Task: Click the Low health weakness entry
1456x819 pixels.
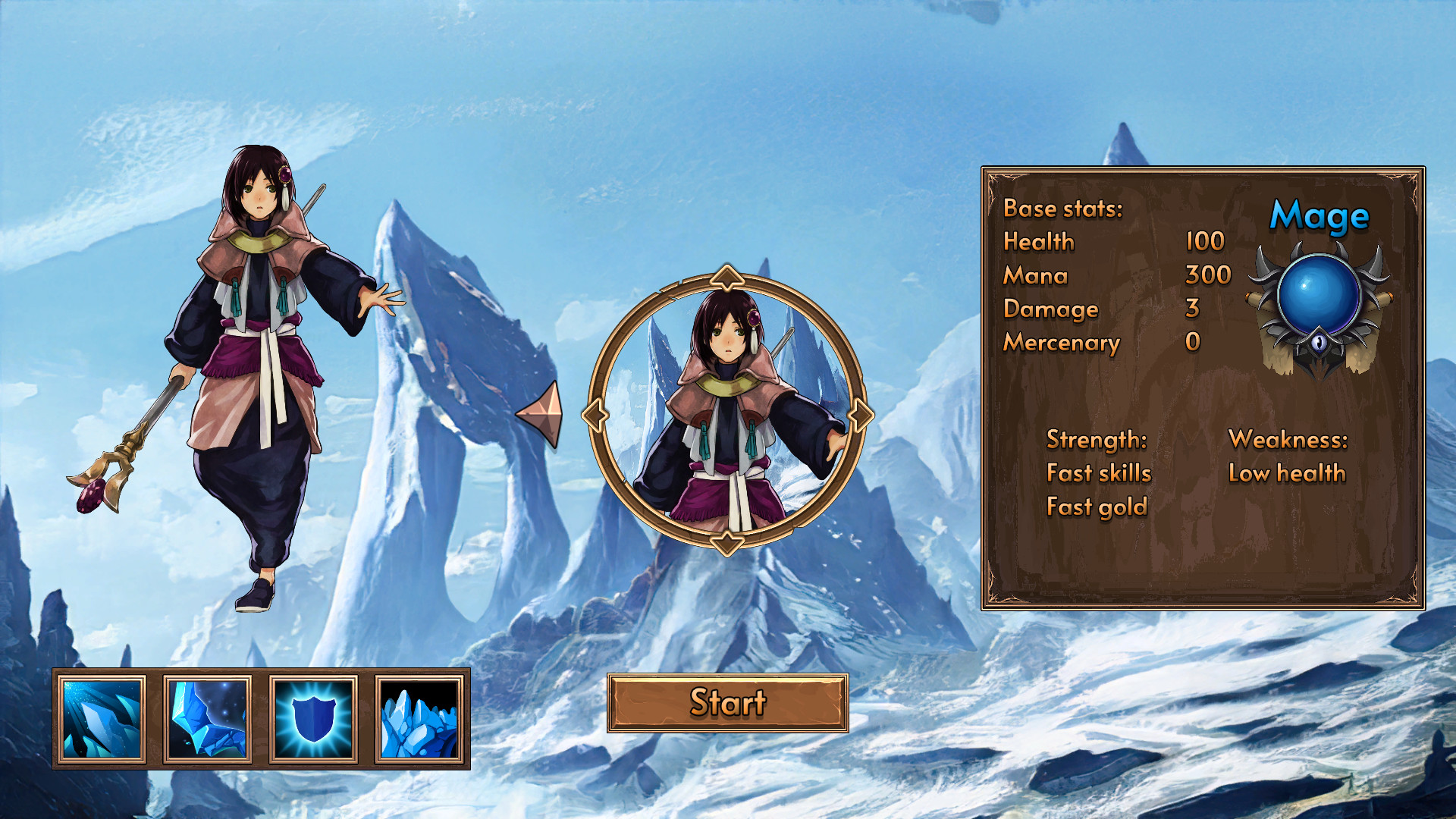Action: (x=1286, y=472)
